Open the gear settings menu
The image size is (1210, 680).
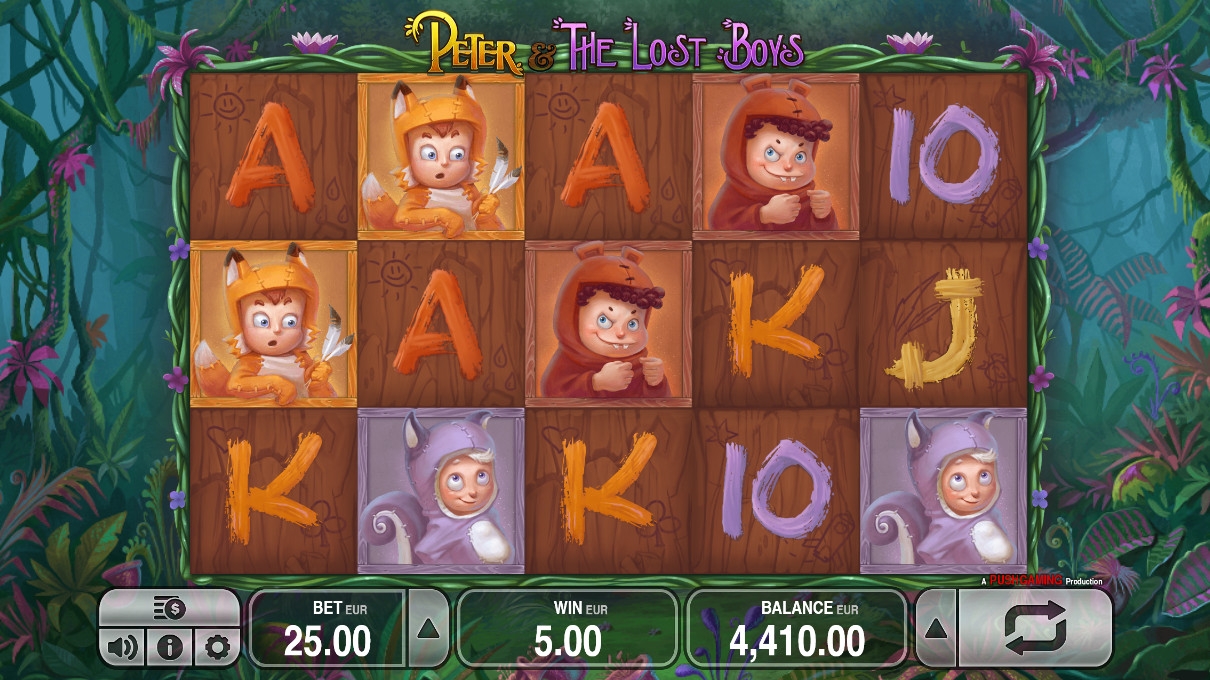(x=217, y=647)
